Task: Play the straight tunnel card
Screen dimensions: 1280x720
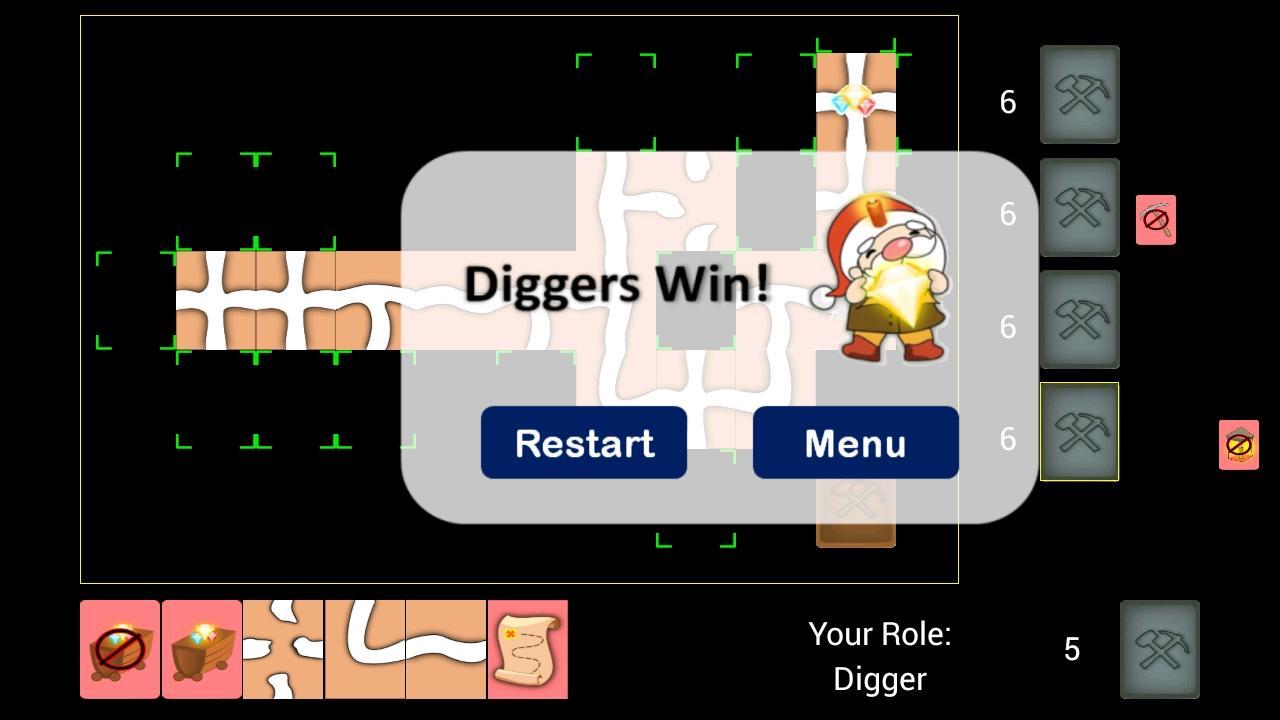Action: click(445, 649)
